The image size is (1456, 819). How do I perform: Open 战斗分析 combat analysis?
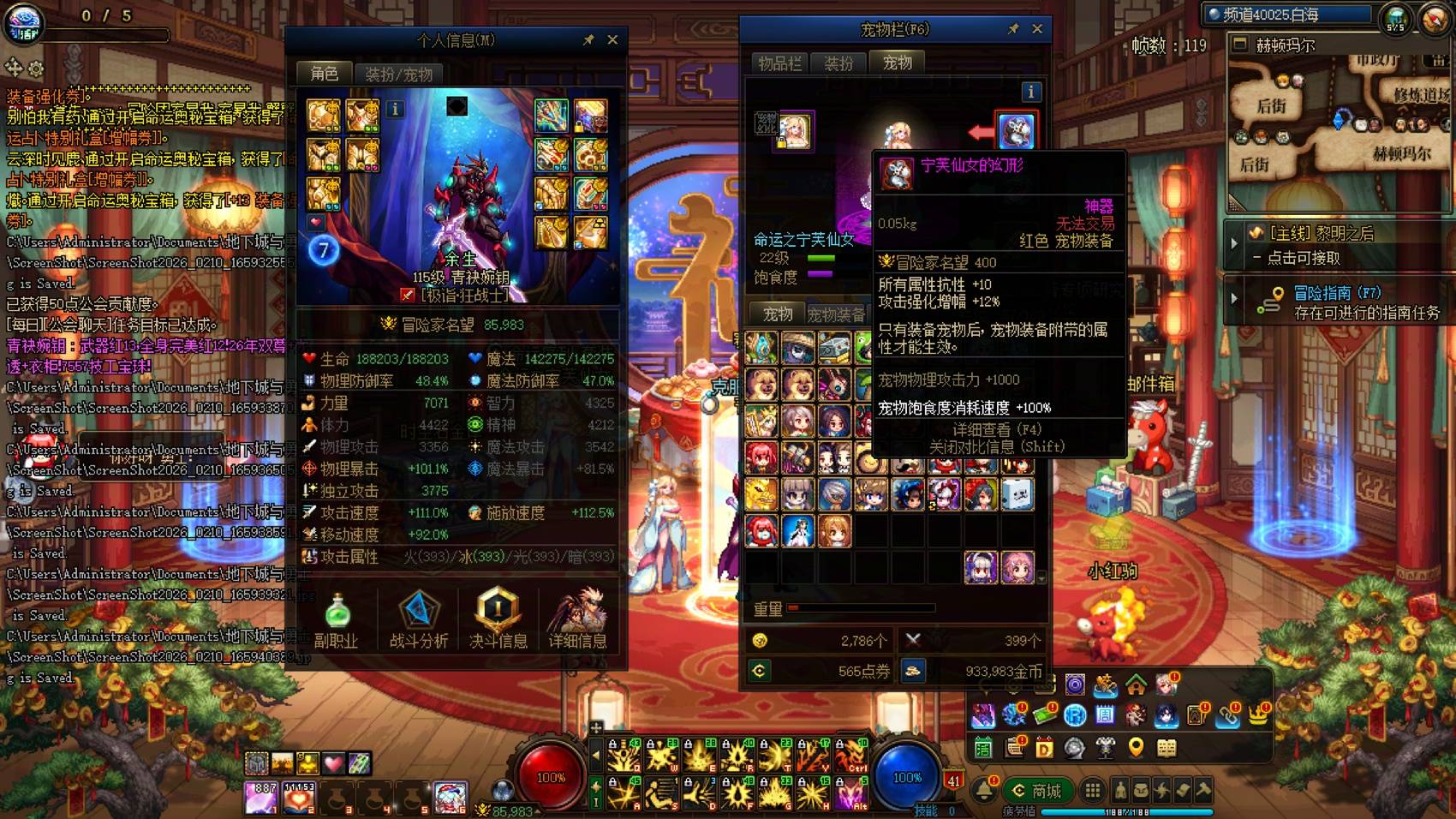click(419, 610)
